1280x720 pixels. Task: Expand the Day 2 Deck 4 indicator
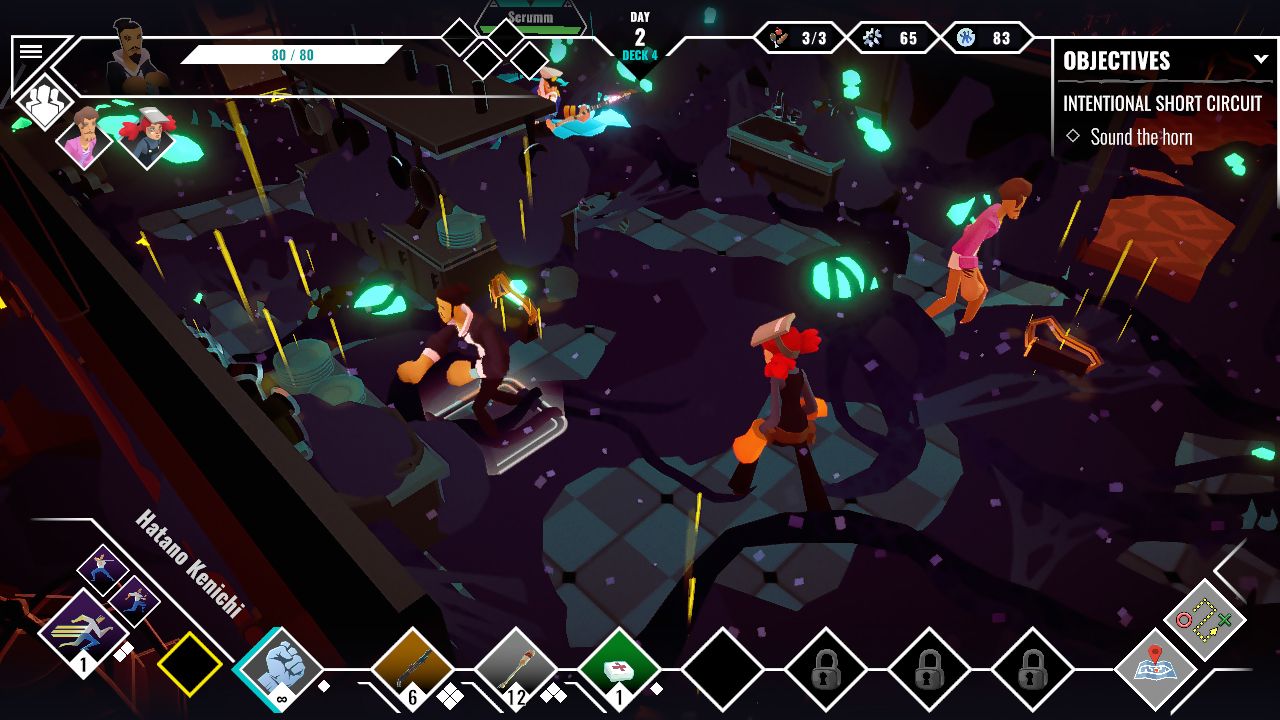click(x=638, y=30)
